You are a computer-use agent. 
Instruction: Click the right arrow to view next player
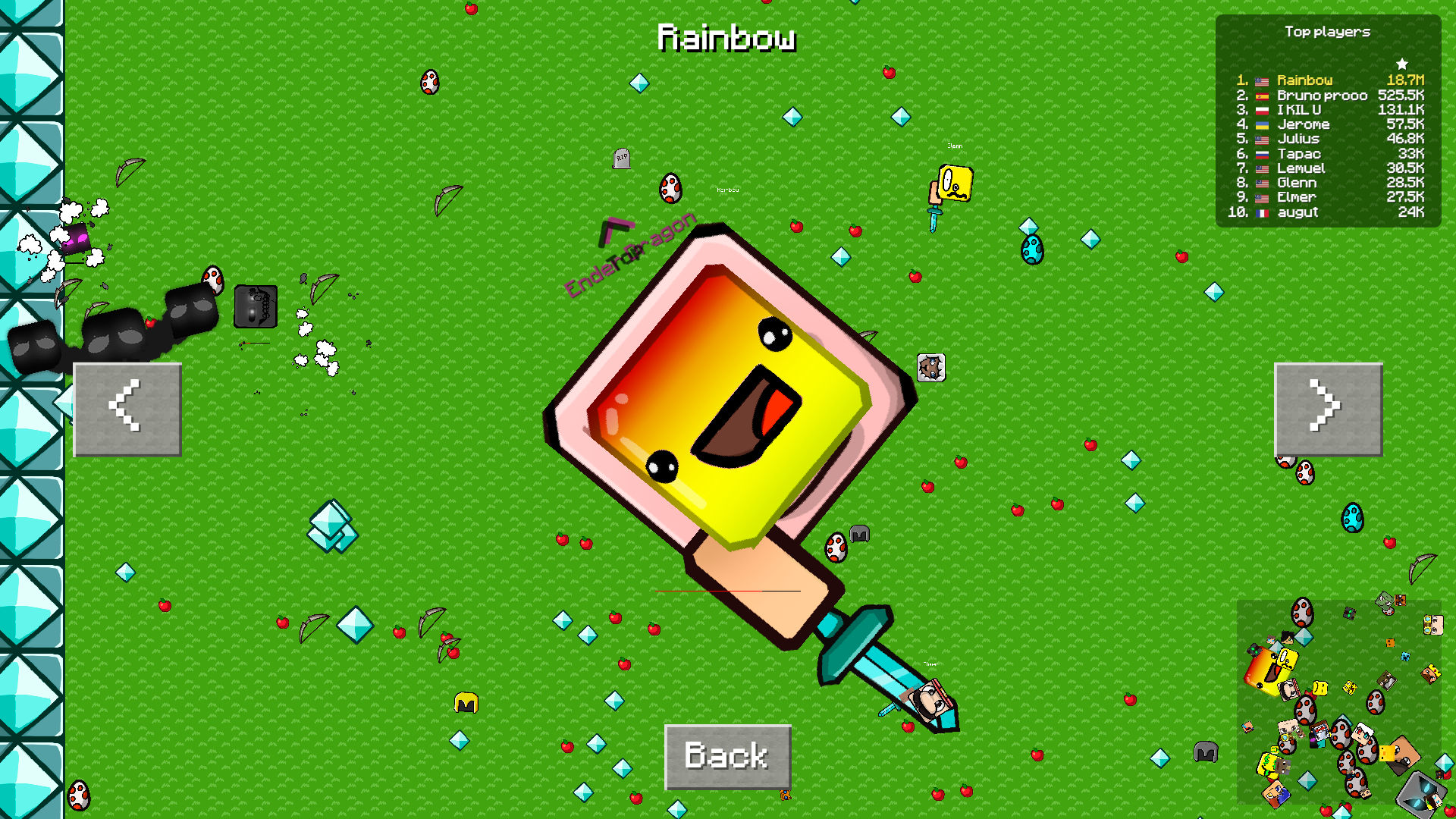1328,409
